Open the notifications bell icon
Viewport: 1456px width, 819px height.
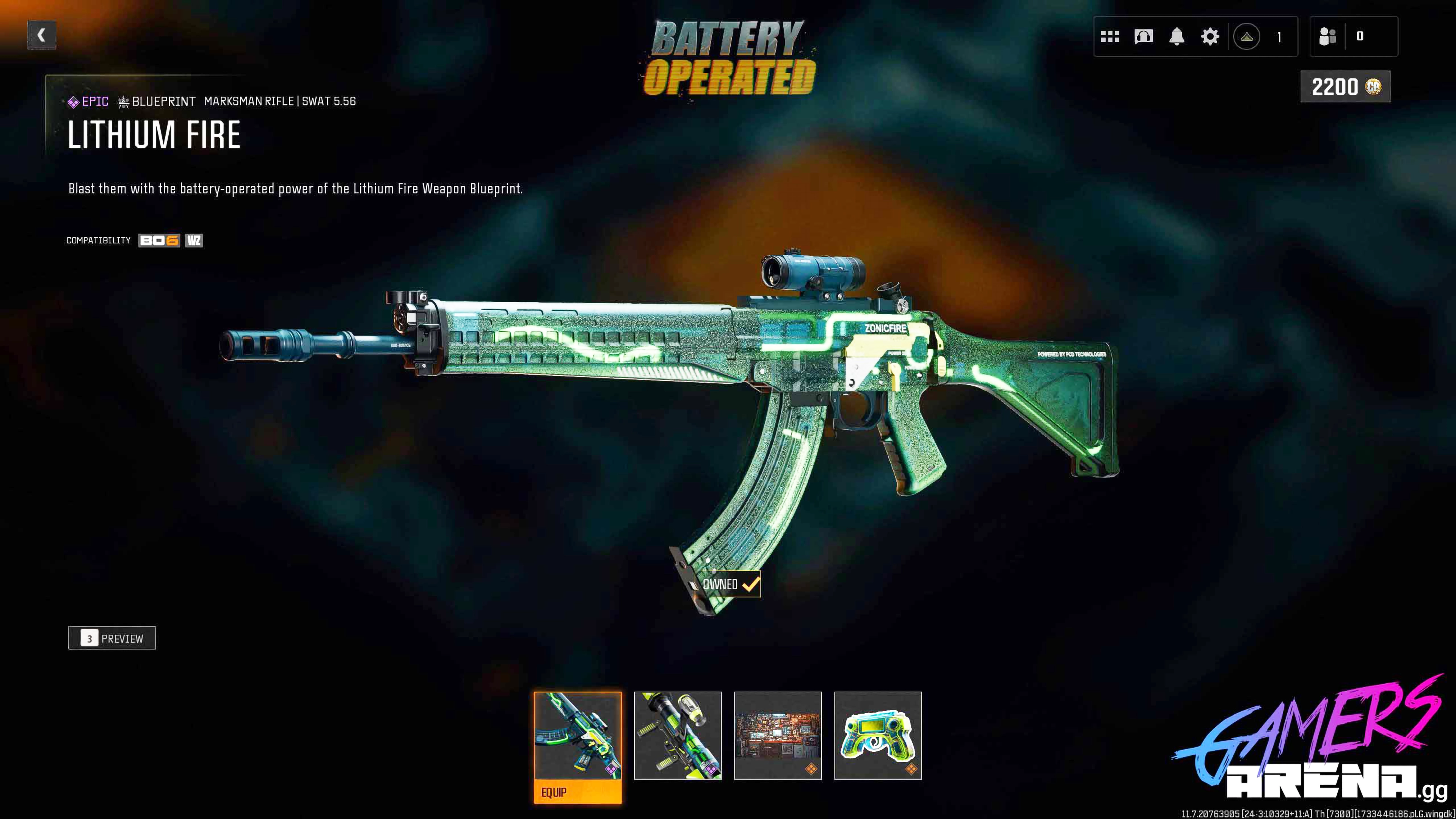click(x=1176, y=36)
